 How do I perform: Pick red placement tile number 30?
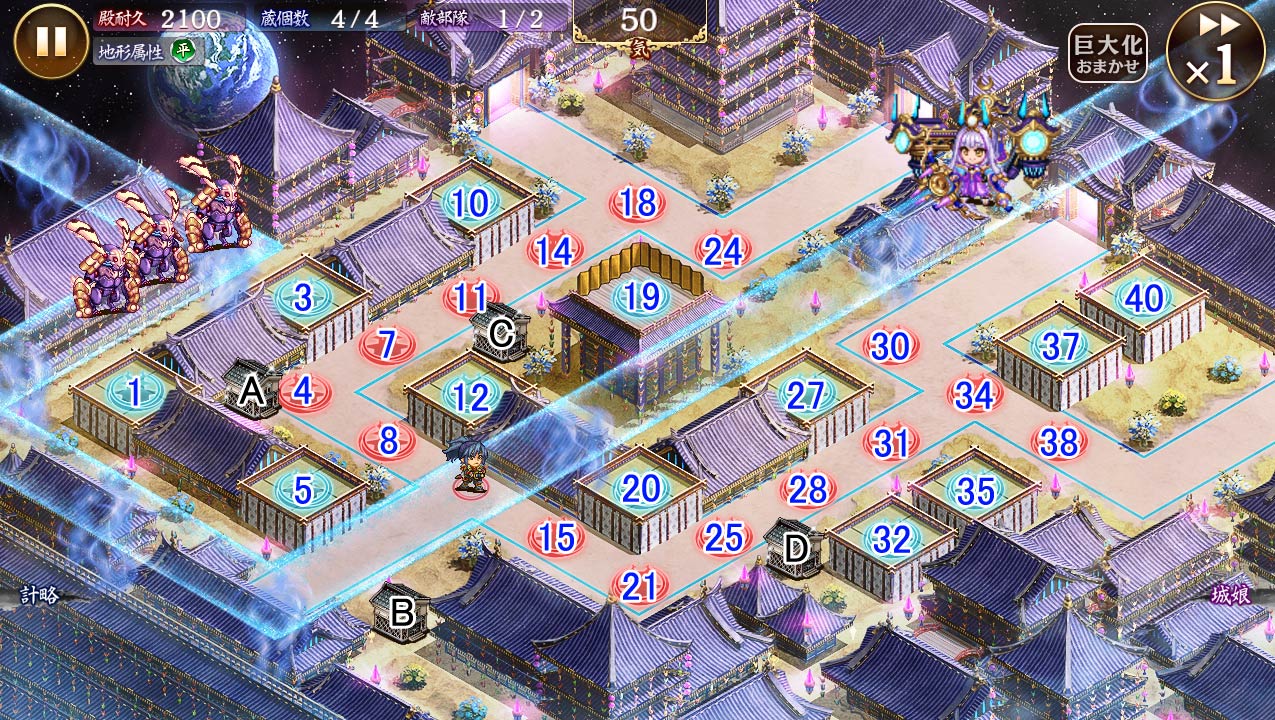(890, 346)
